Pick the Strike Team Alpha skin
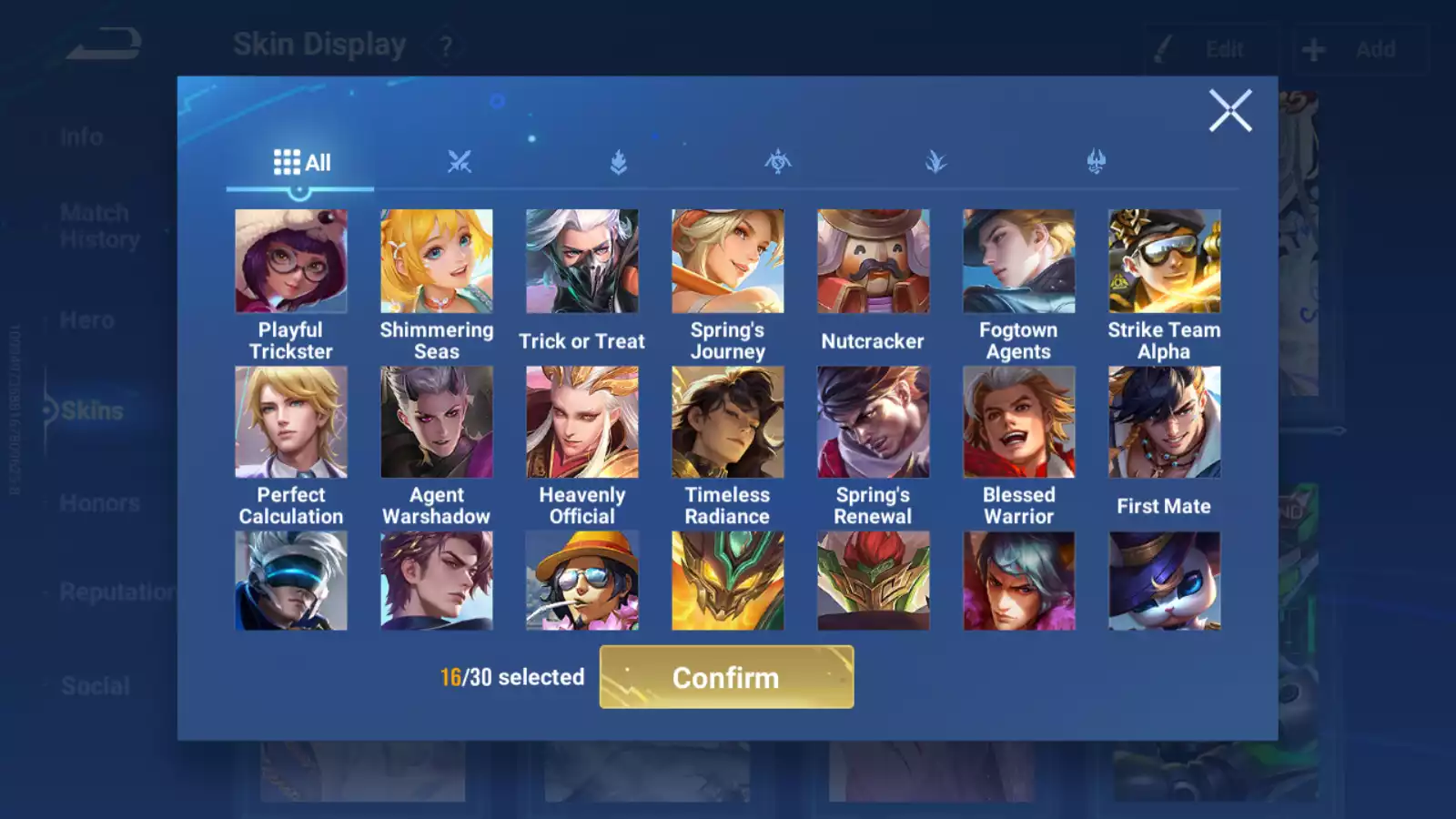This screenshot has width=1456, height=819. tap(1164, 262)
